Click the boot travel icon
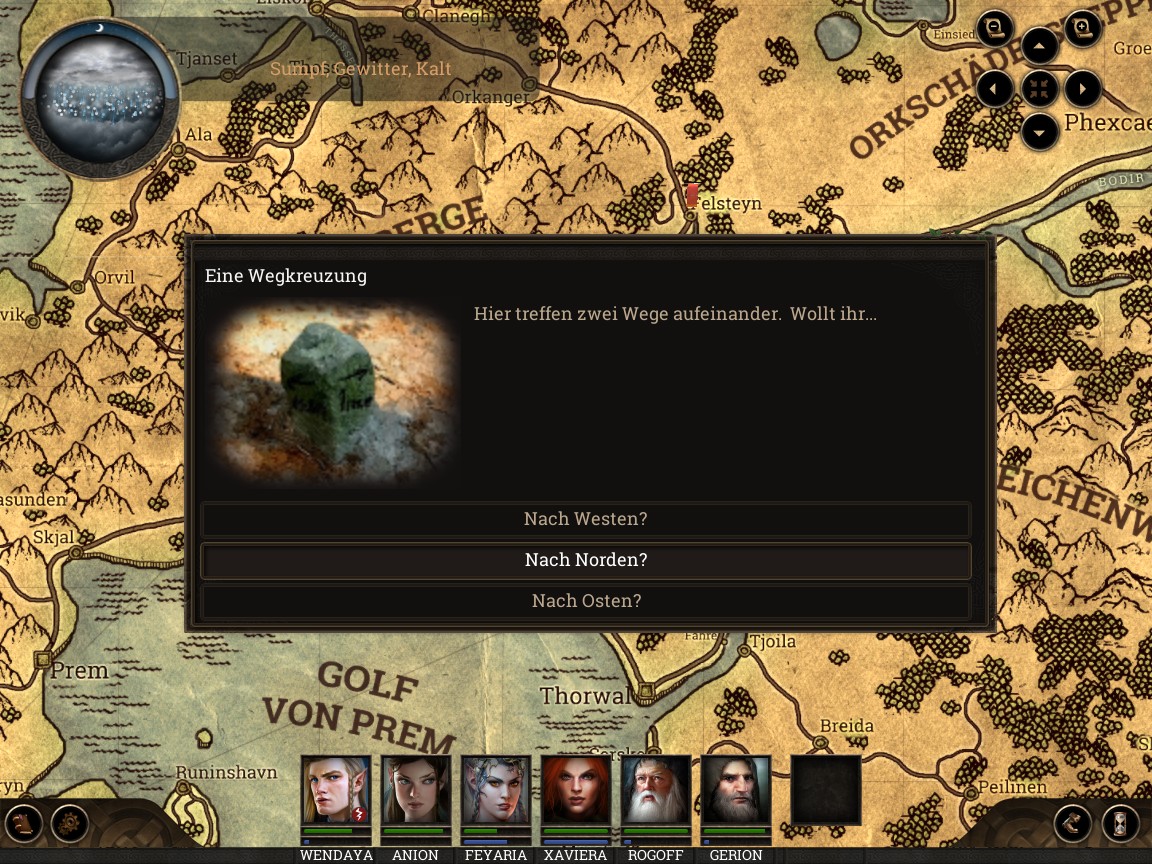 pos(1073,823)
